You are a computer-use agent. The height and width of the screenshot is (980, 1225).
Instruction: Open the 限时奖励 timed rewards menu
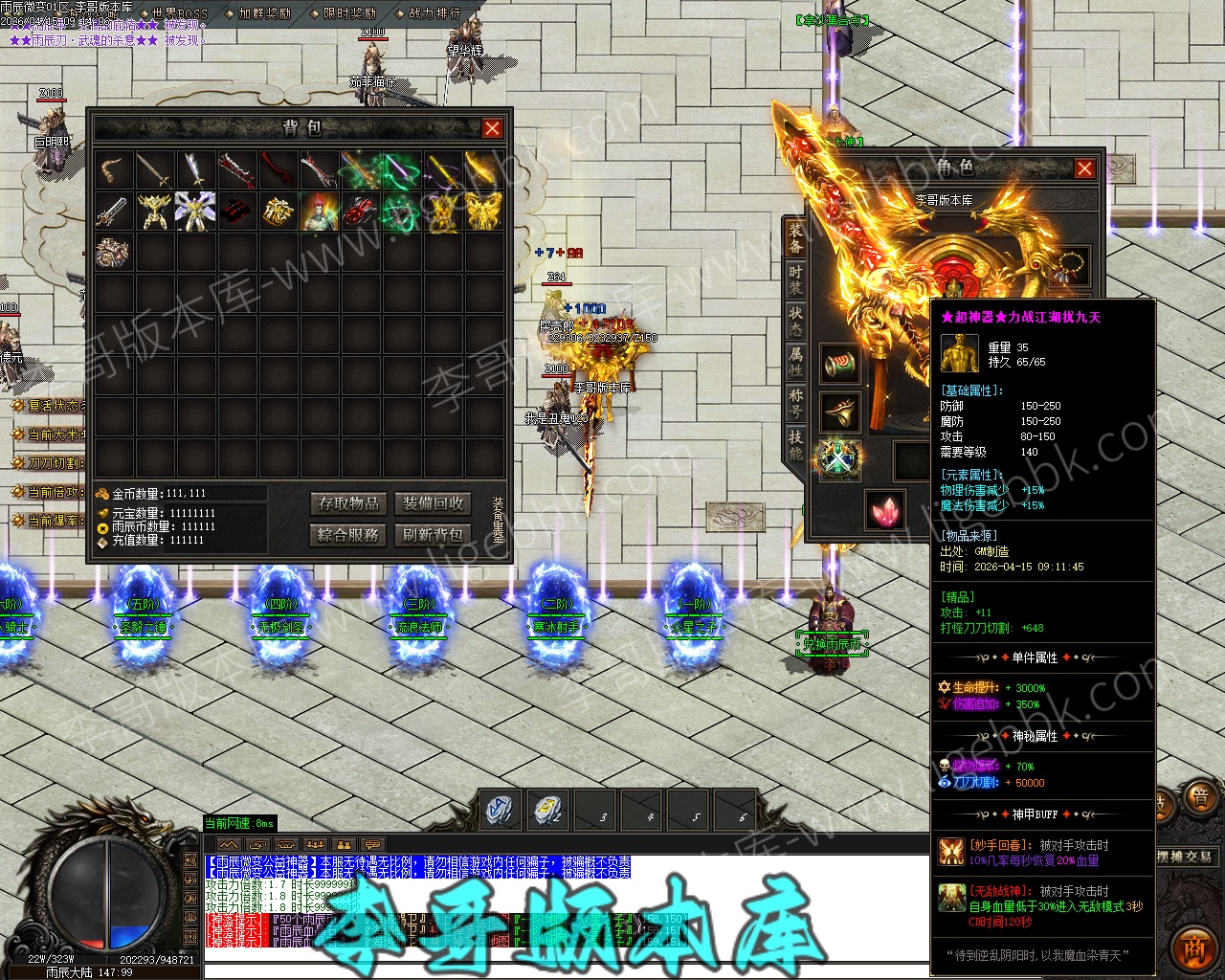[x=350, y=13]
